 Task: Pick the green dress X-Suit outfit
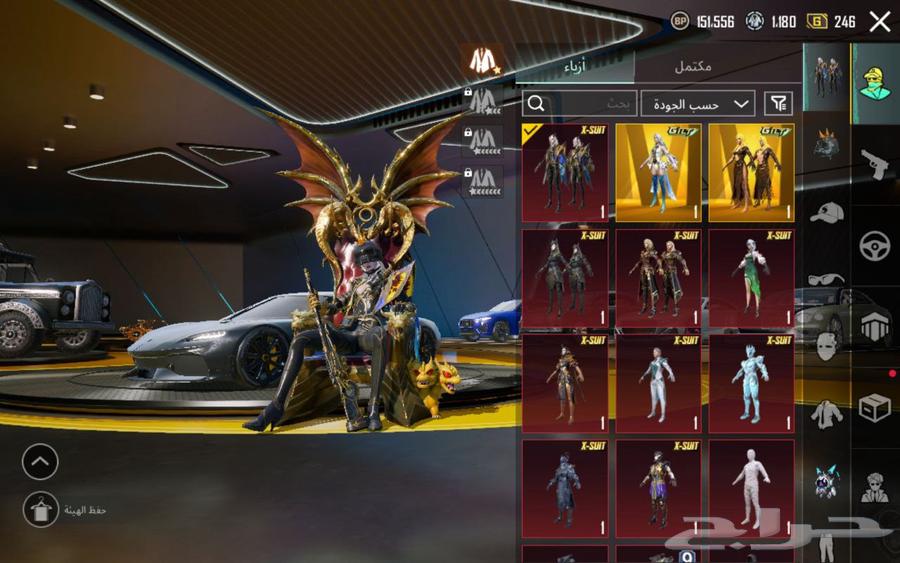click(751, 279)
